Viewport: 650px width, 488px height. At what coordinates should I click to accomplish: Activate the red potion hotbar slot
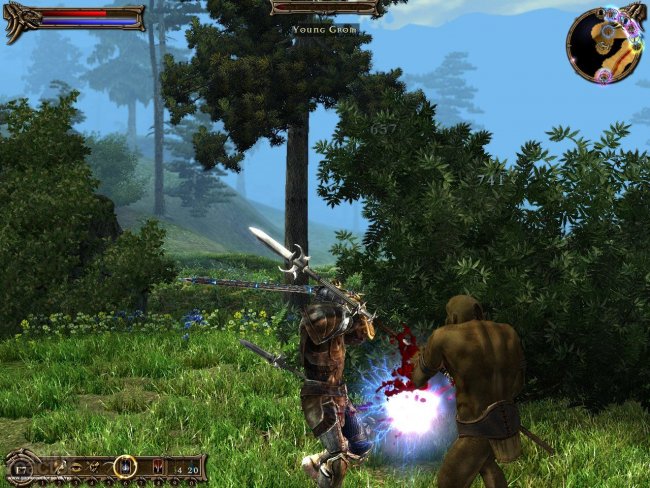[158, 467]
